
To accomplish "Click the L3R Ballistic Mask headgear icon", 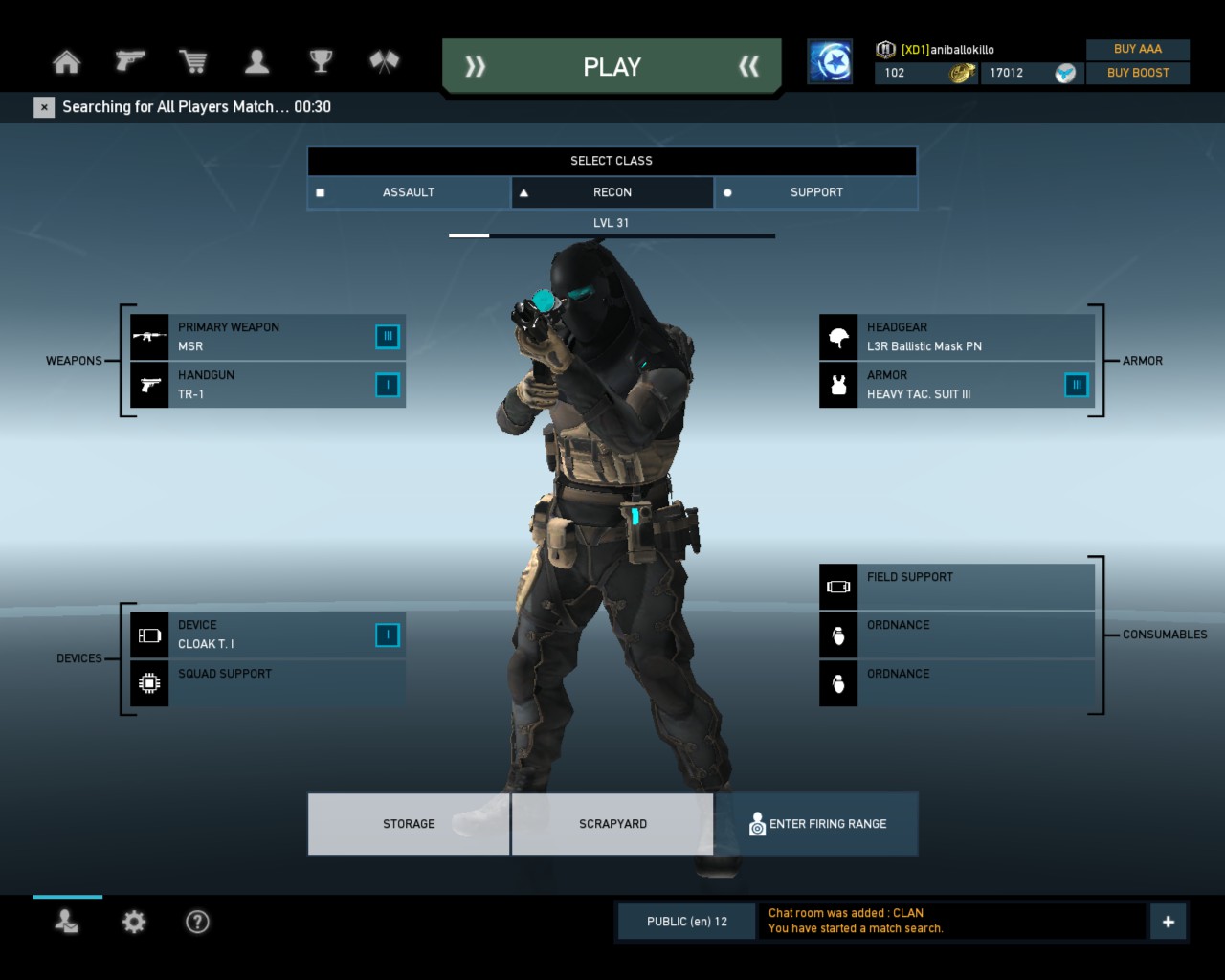I will [x=838, y=337].
